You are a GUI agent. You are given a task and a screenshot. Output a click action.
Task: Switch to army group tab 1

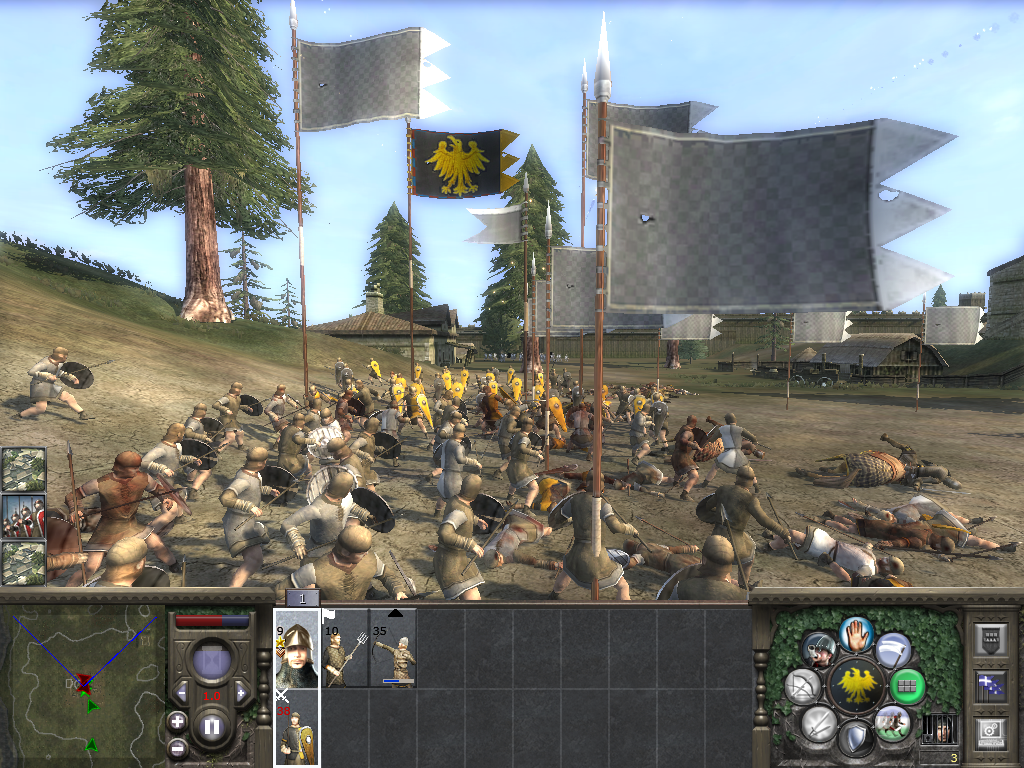coord(302,598)
